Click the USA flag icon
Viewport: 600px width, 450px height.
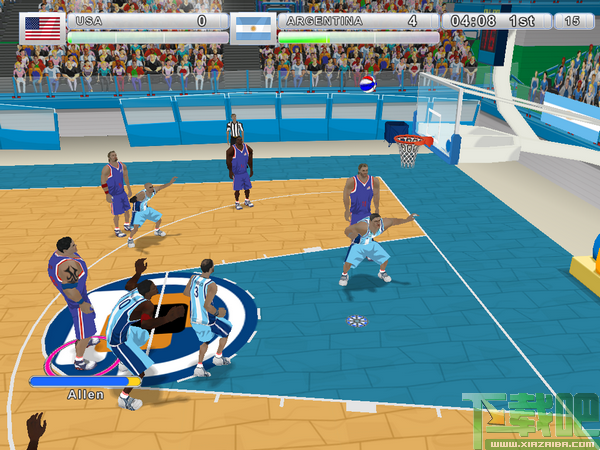point(42,27)
